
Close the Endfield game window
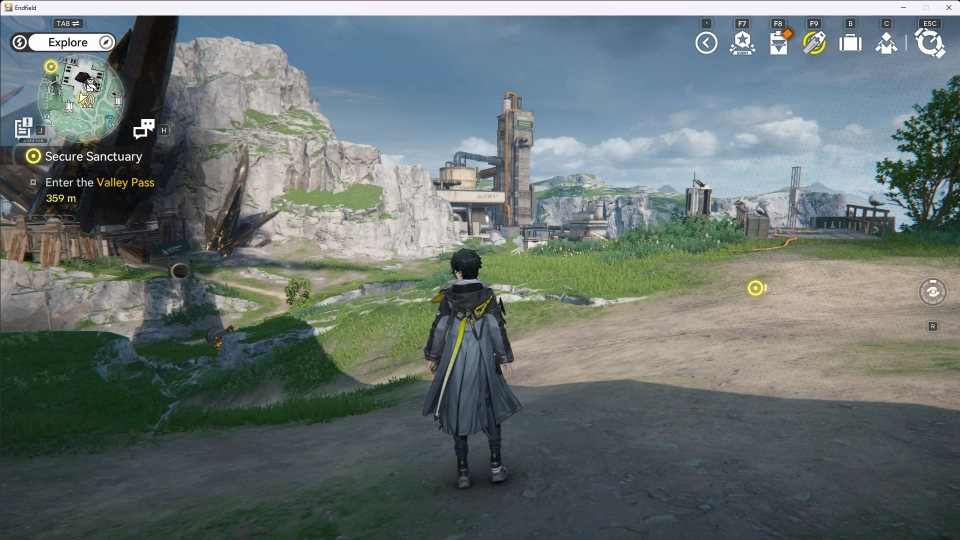pyautogui.click(x=948, y=7)
